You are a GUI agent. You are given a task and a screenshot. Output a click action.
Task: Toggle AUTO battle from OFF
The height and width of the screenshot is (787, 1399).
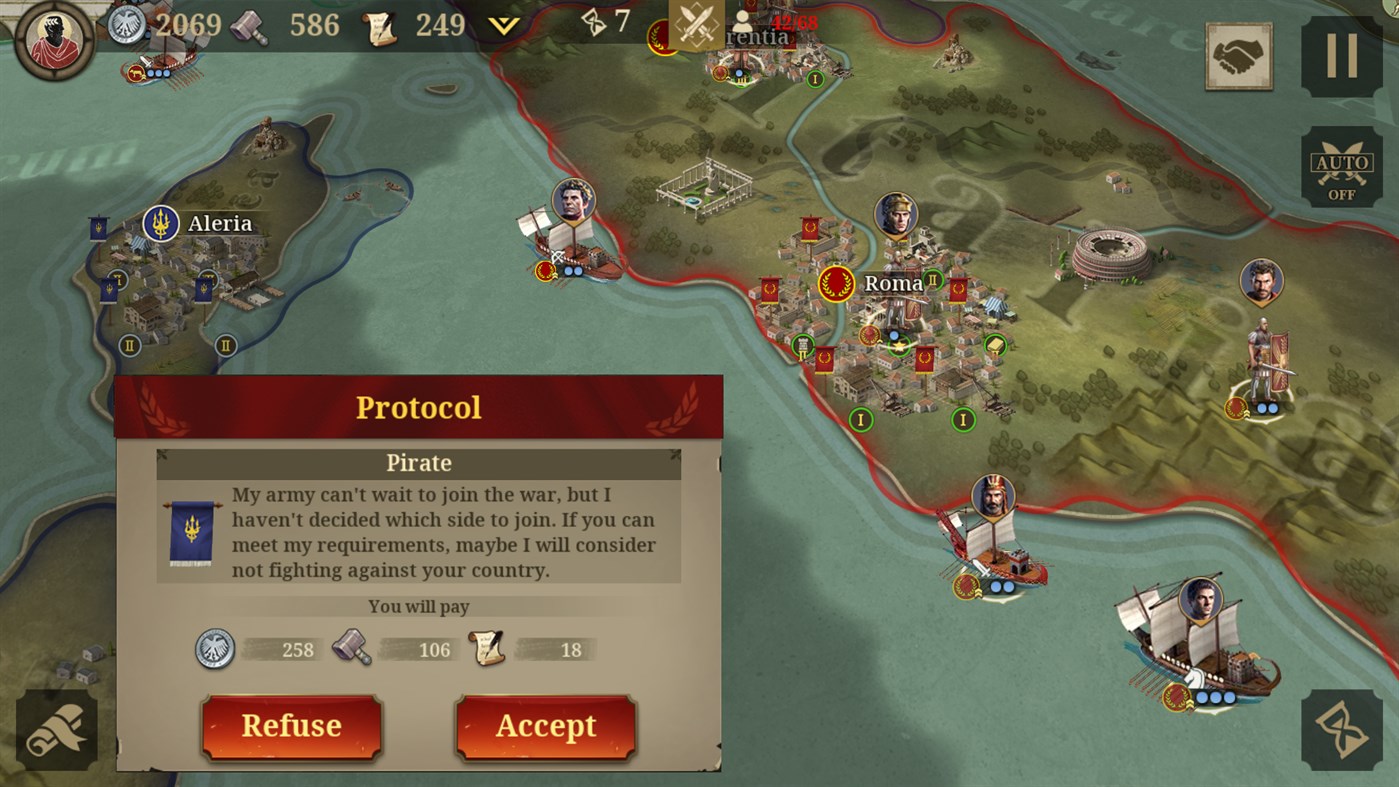1342,166
